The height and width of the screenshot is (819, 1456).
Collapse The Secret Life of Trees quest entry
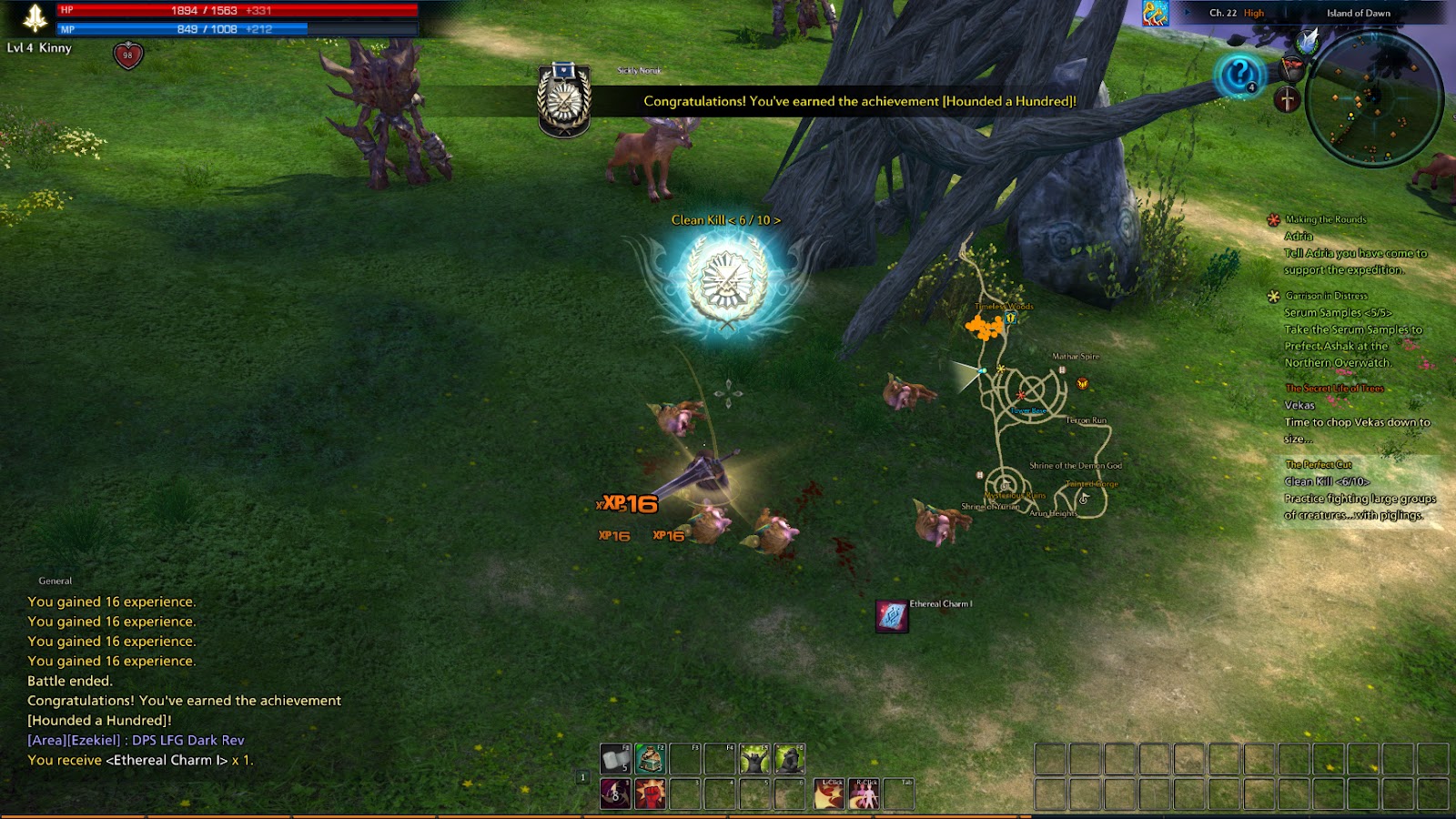click(x=1334, y=389)
